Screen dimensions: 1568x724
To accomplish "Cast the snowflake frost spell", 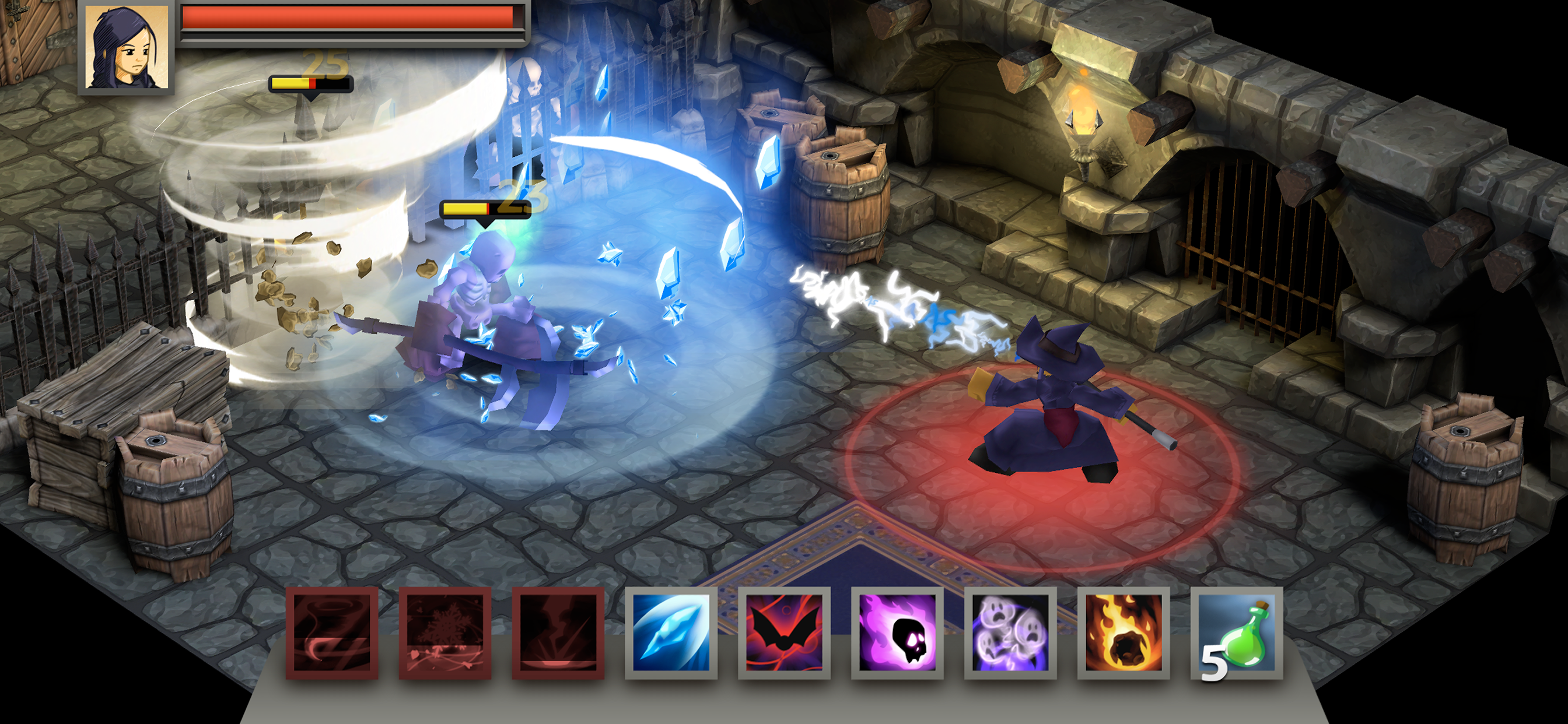I will 445,632.
